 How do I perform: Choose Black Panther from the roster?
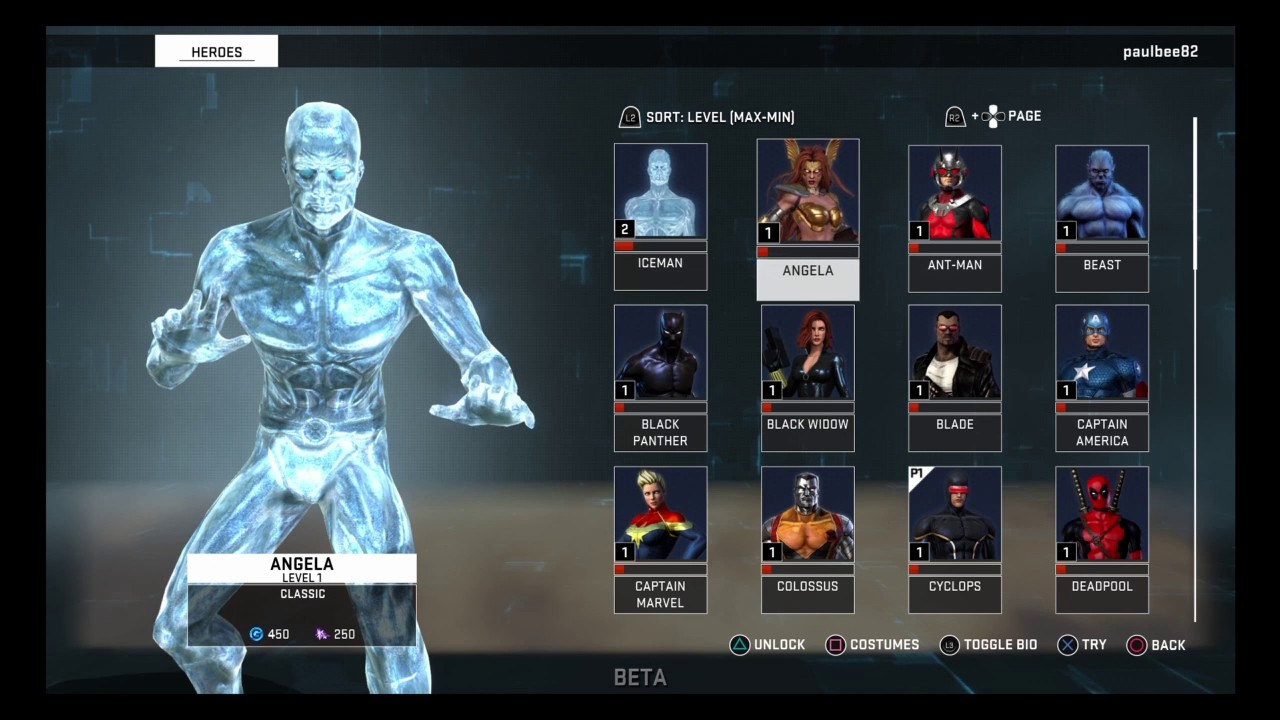tap(660, 377)
